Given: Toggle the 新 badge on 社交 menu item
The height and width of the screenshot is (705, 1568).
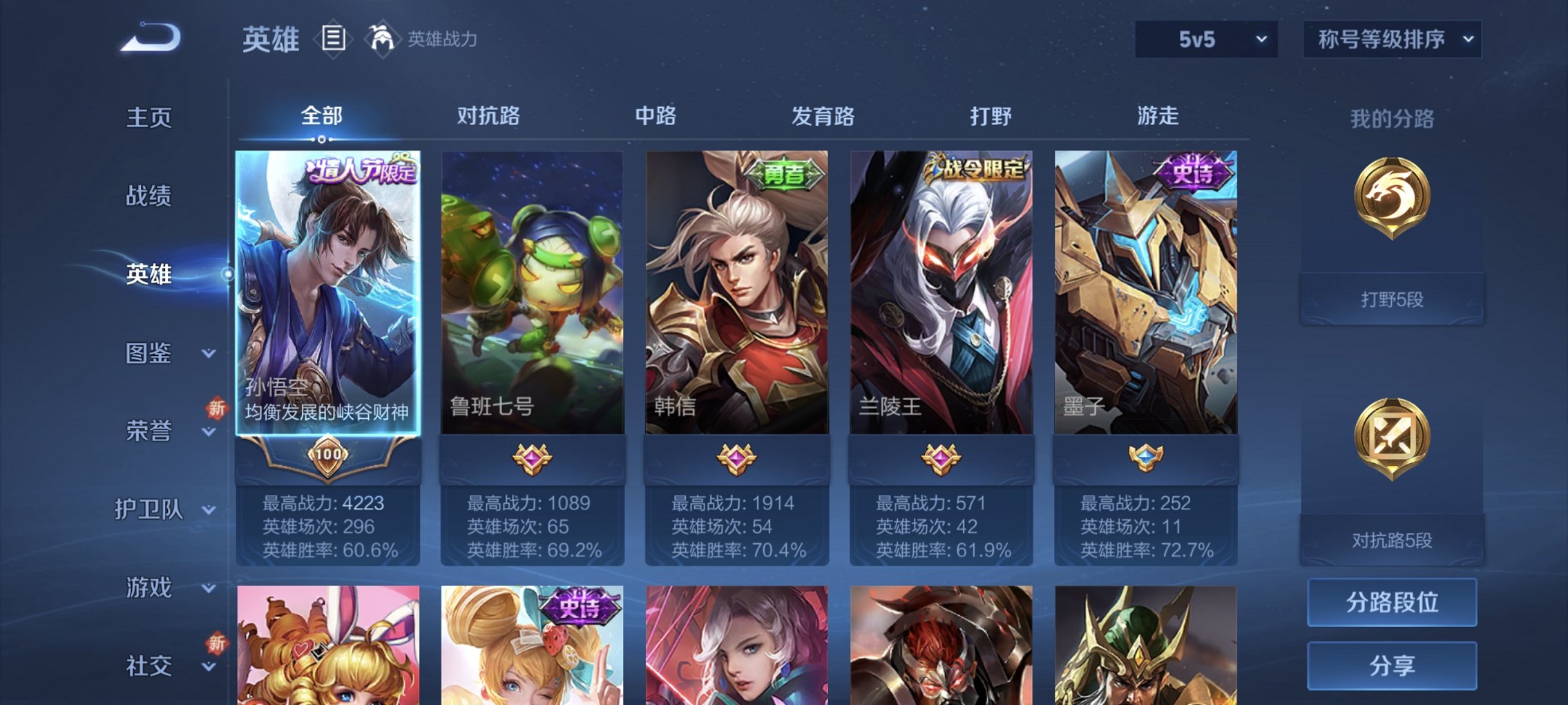Looking at the screenshot, I should pos(218,643).
